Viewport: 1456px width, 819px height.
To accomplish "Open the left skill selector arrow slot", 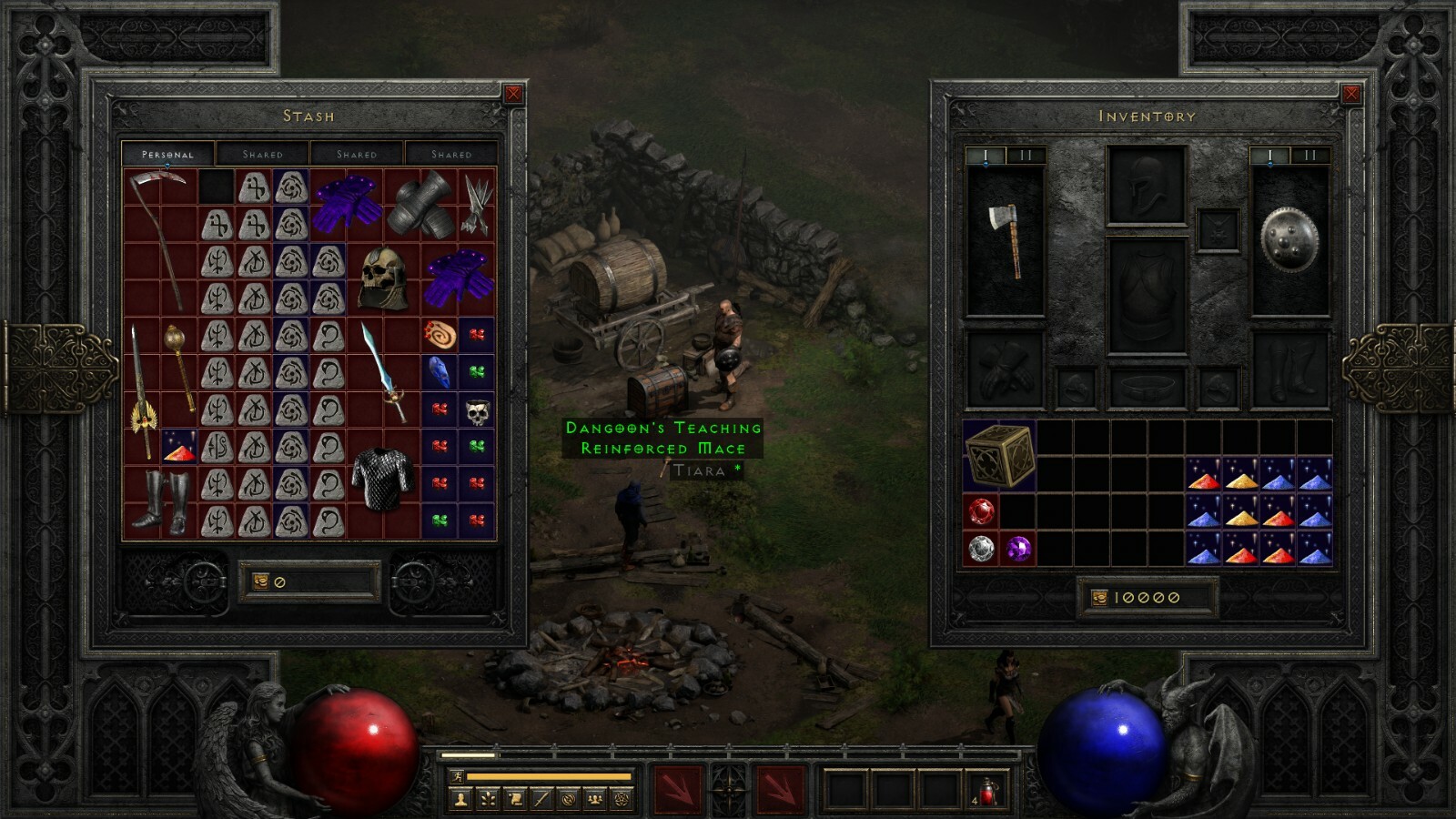I will coord(678,788).
